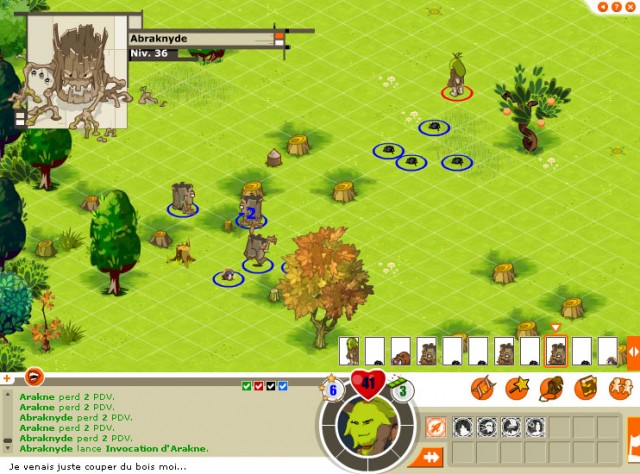Select the green player card in the turn timeline
Viewport: 640px width, 474px height.
[349, 351]
